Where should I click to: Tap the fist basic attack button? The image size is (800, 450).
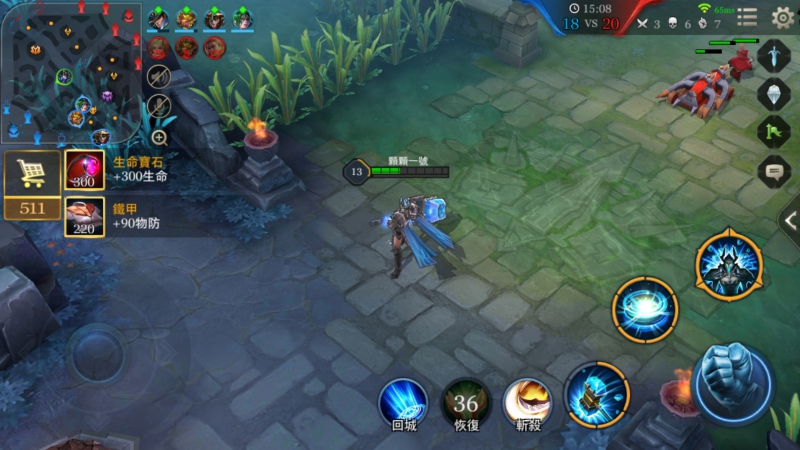(x=733, y=383)
